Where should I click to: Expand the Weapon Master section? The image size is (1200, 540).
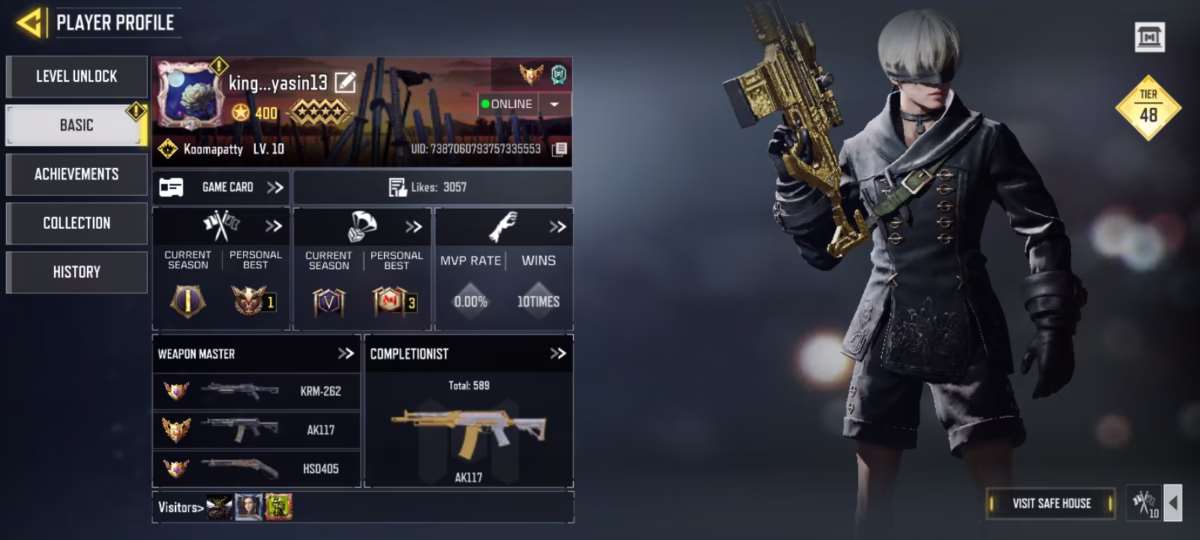[x=346, y=353]
